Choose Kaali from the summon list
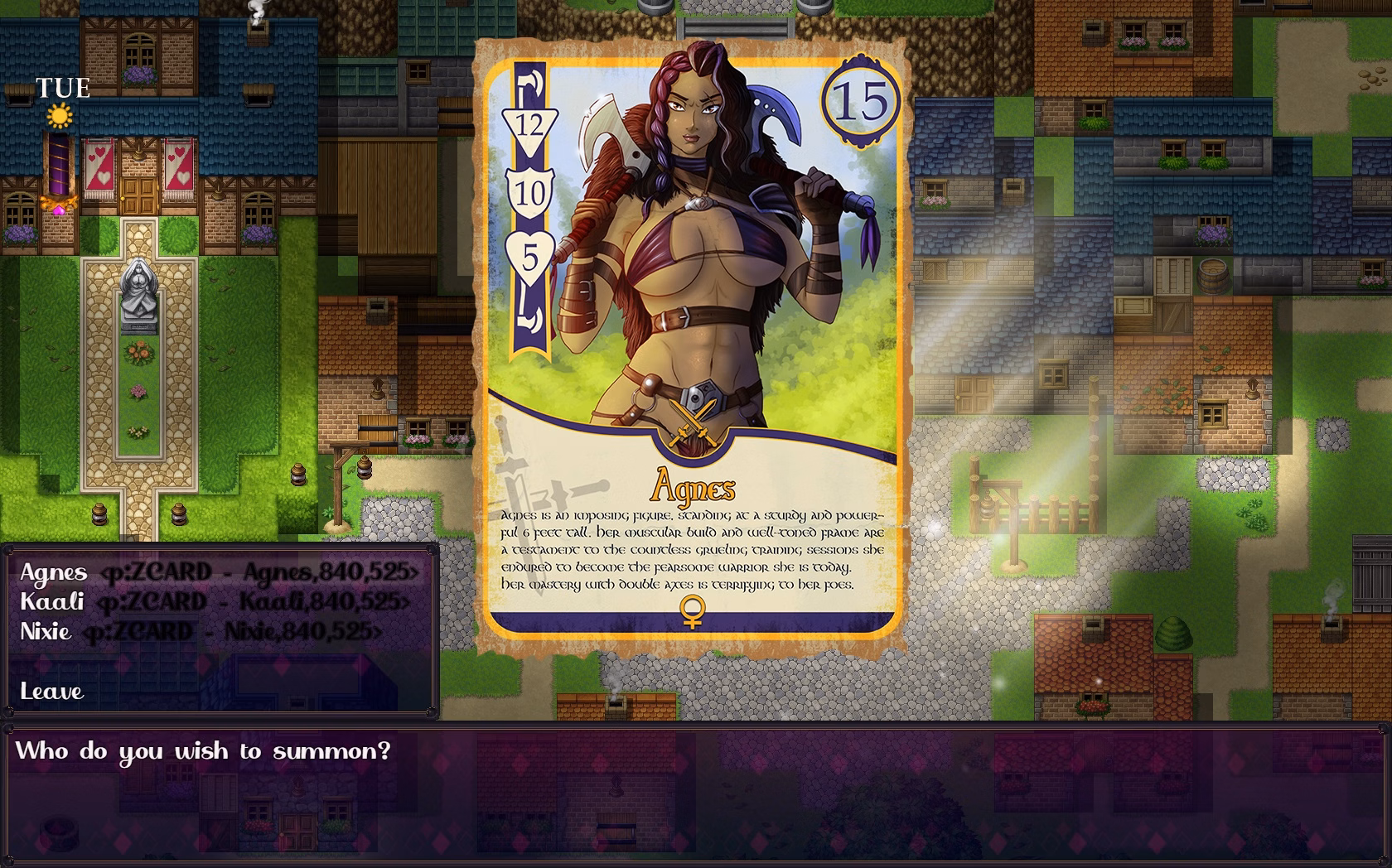 [51, 603]
